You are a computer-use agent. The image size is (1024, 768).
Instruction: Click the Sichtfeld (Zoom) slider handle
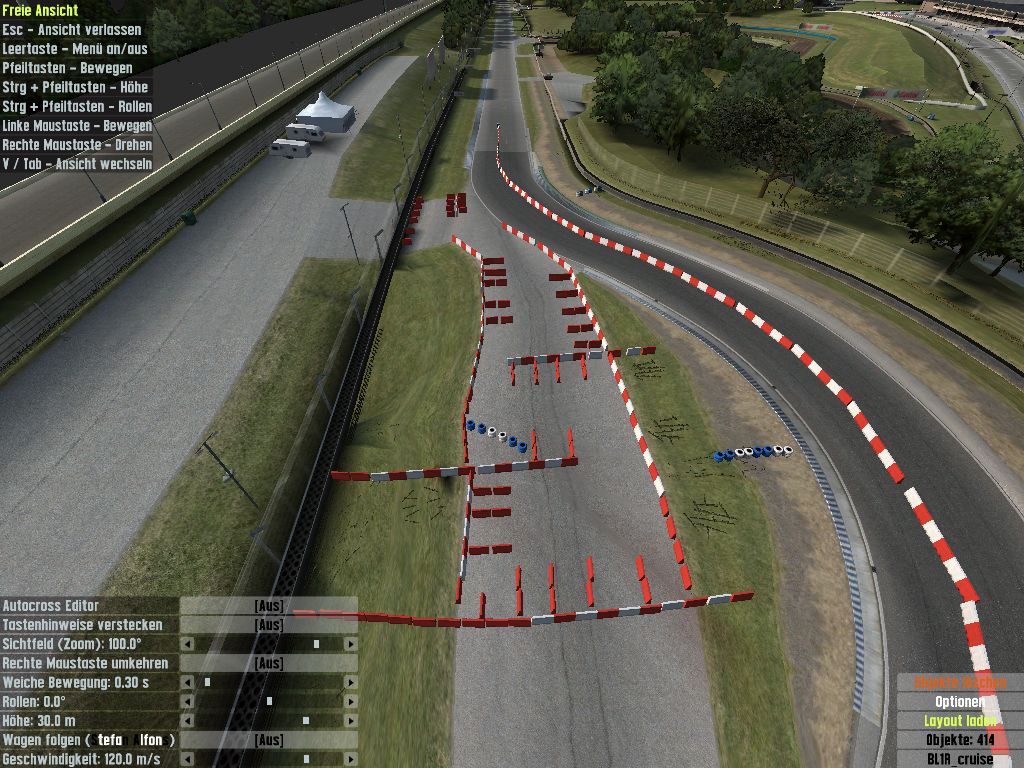pos(316,644)
